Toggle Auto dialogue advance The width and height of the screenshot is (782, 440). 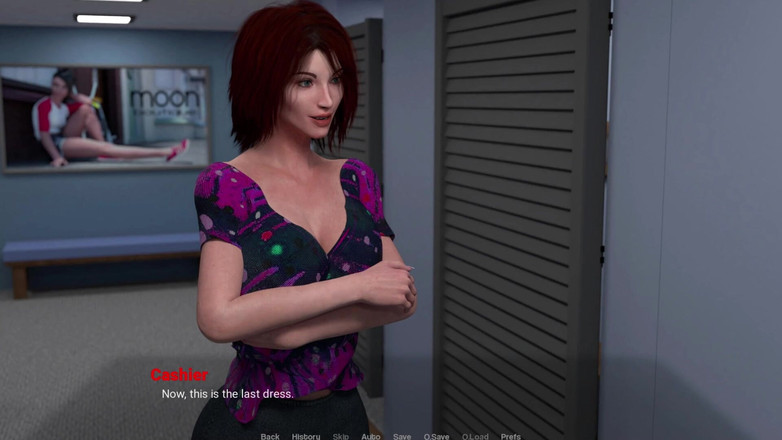370,436
